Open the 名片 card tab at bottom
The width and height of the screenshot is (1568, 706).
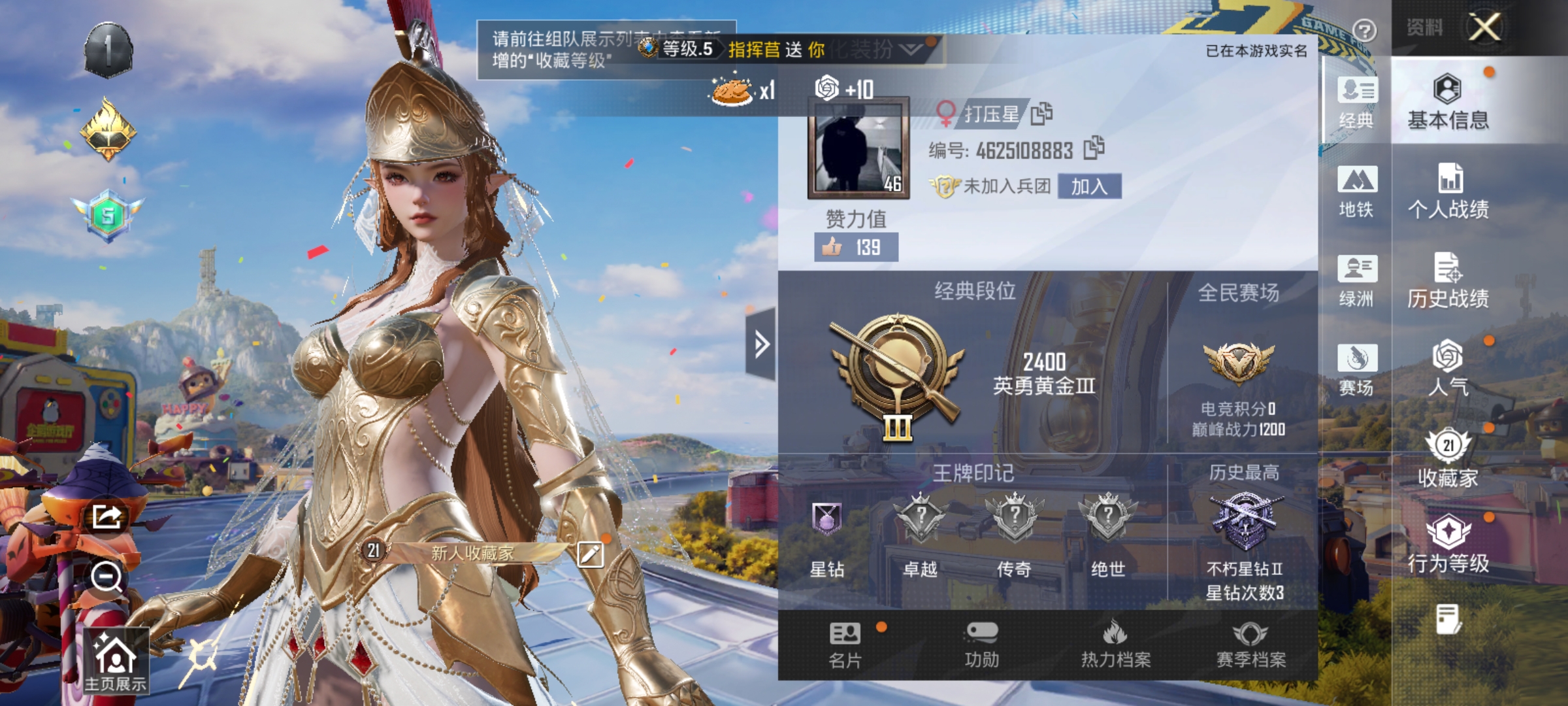click(845, 644)
